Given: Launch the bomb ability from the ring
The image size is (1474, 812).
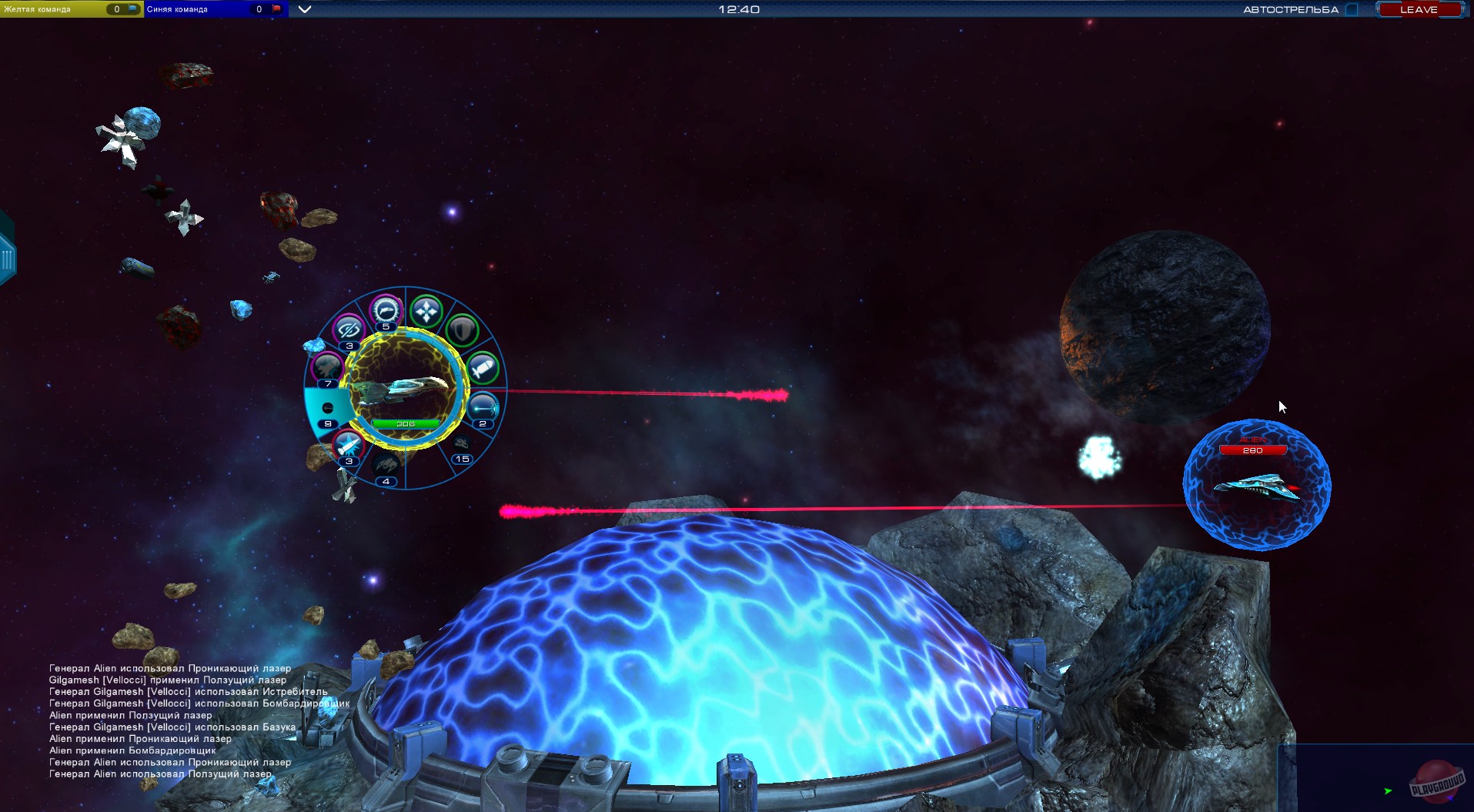Looking at the screenshot, I should coord(485,369).
